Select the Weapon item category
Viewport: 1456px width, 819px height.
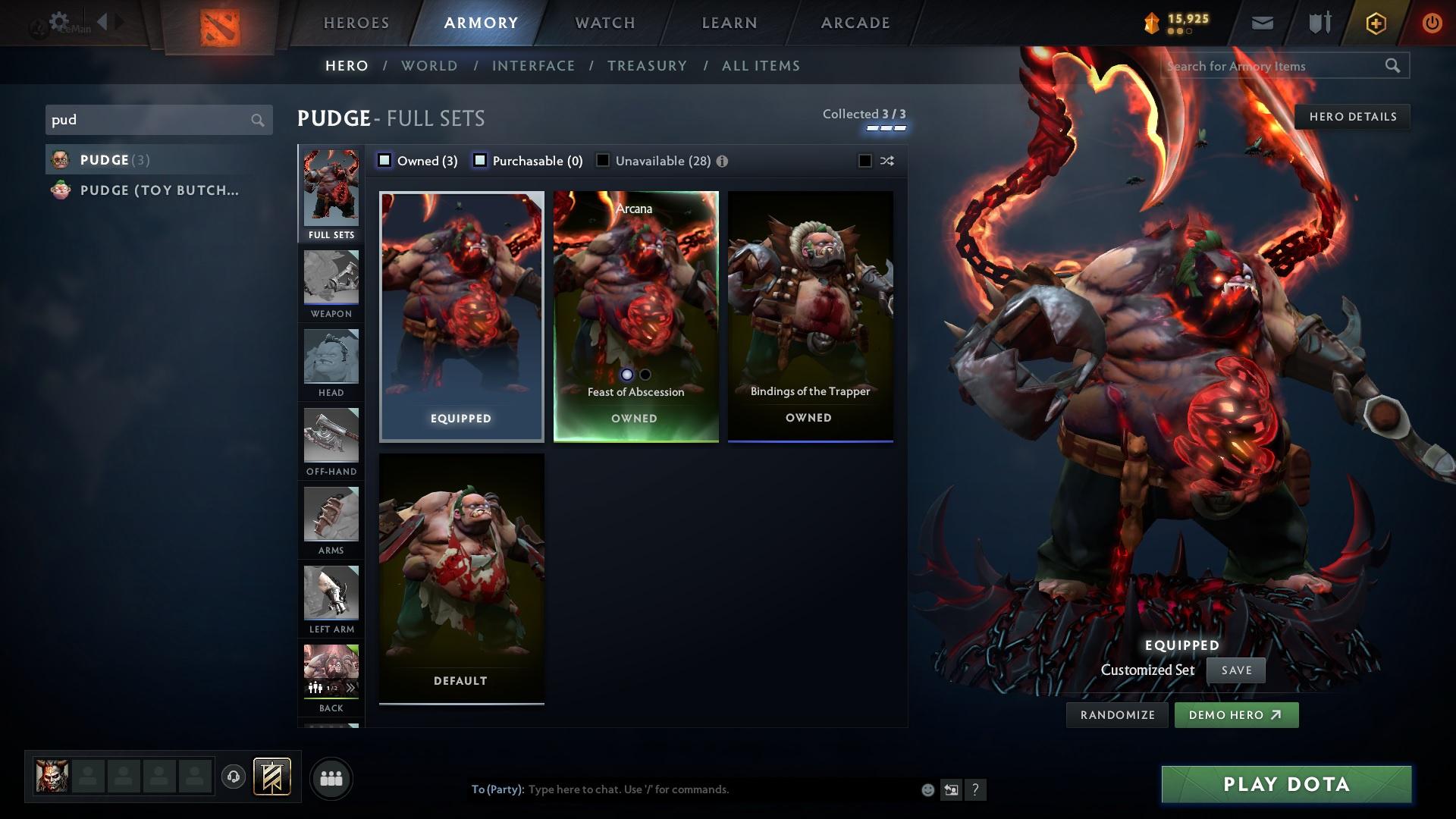click(x=331, y=281)
